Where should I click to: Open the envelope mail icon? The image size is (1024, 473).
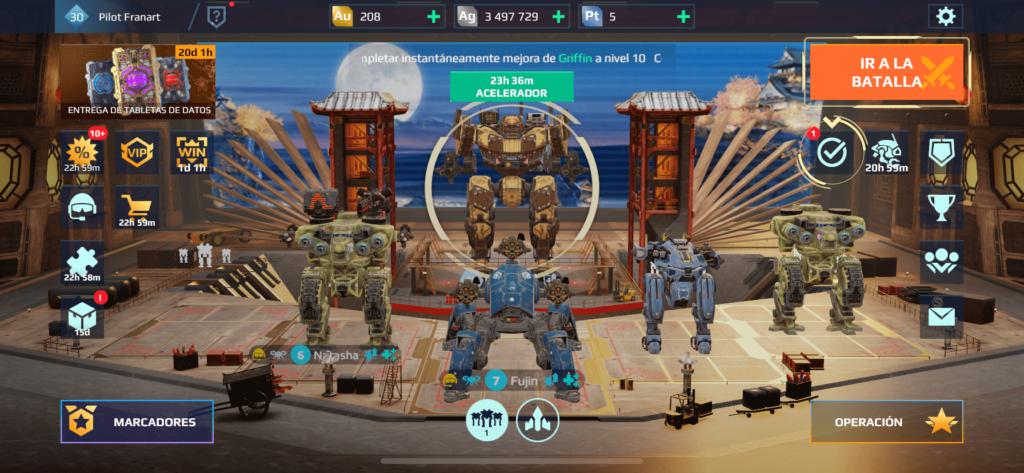tap(940, 317)
